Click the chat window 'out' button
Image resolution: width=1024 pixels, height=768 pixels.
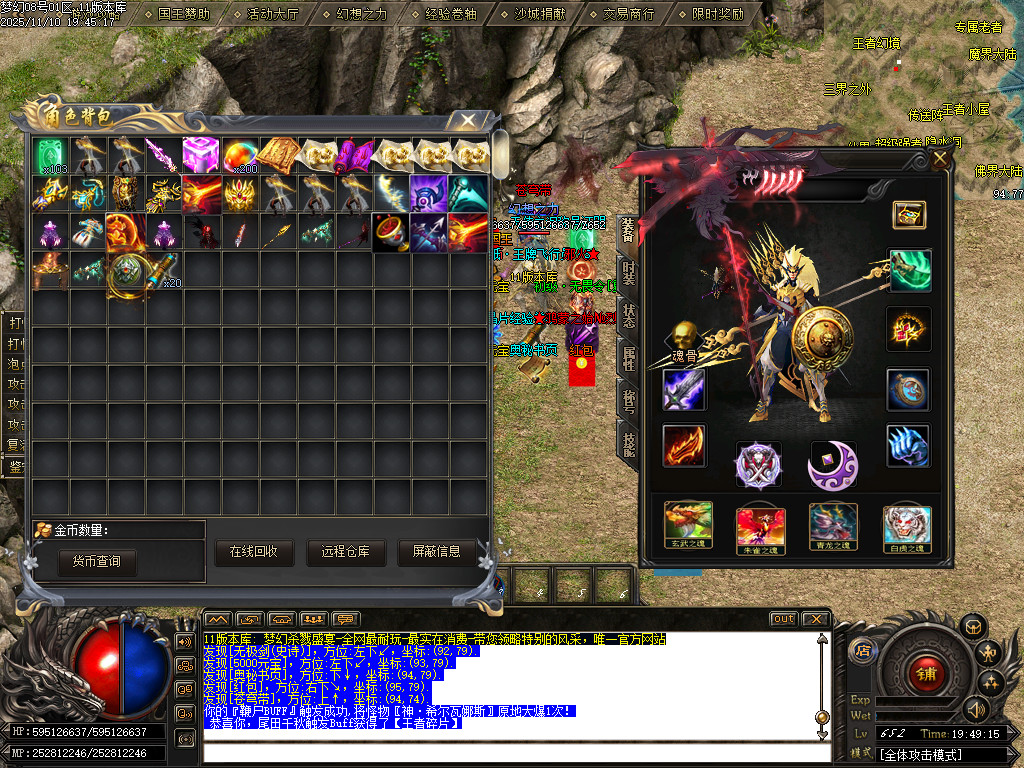point(783,619)
